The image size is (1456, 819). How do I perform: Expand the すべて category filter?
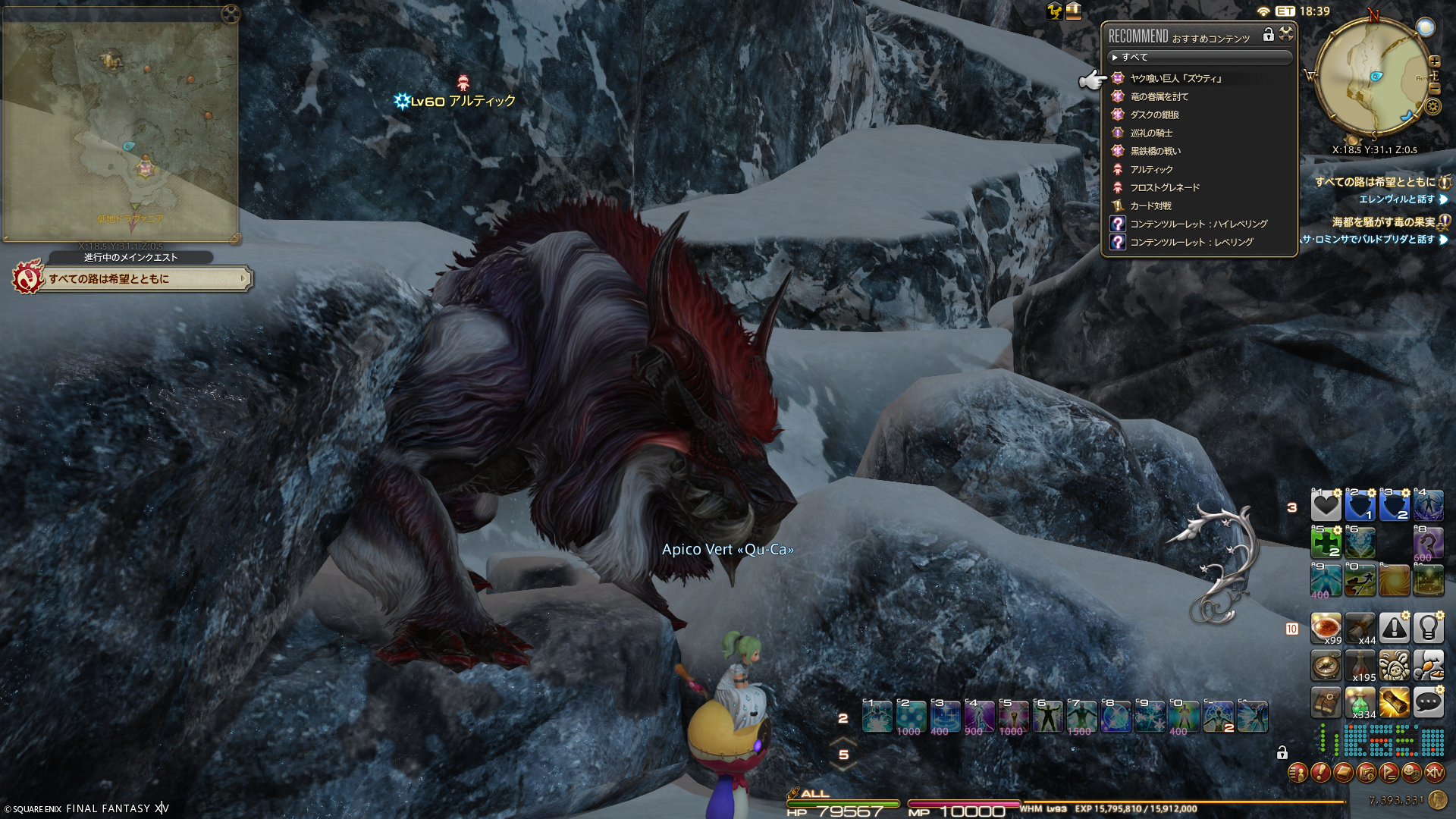(1134, 57)
